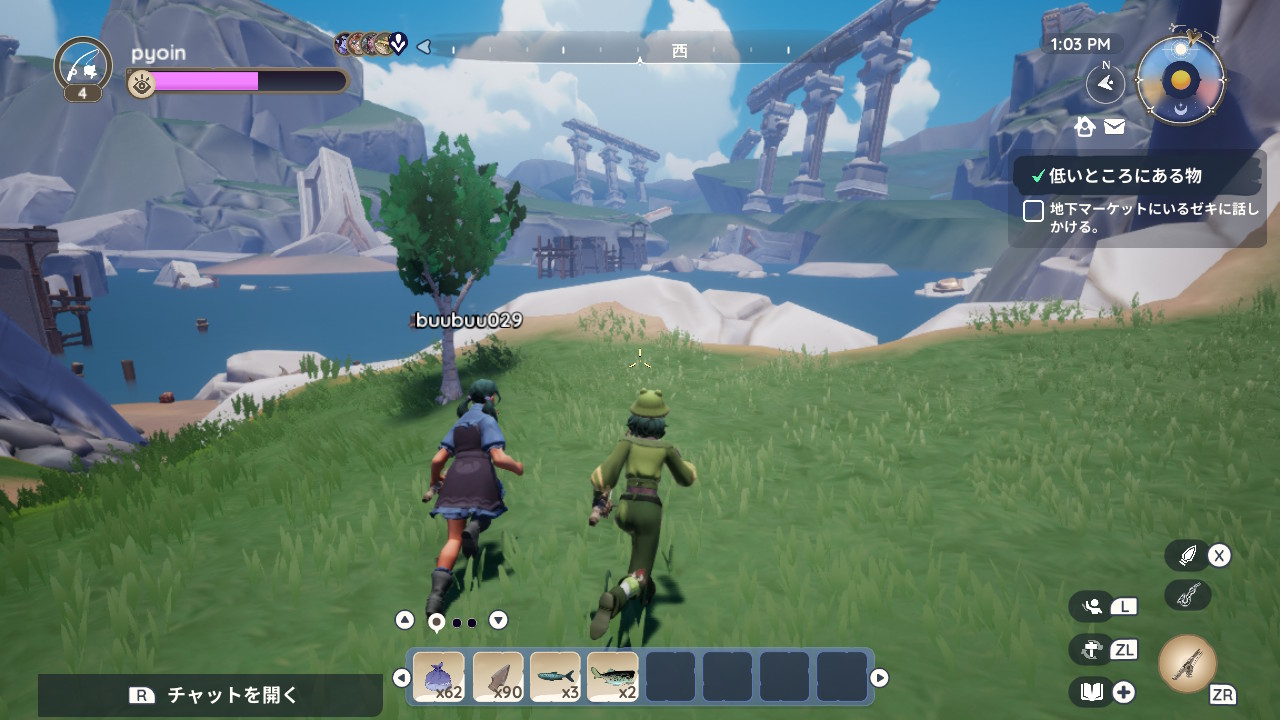
Task: Activate the equipped fishing rod tool
Action: coord(1187,663)
